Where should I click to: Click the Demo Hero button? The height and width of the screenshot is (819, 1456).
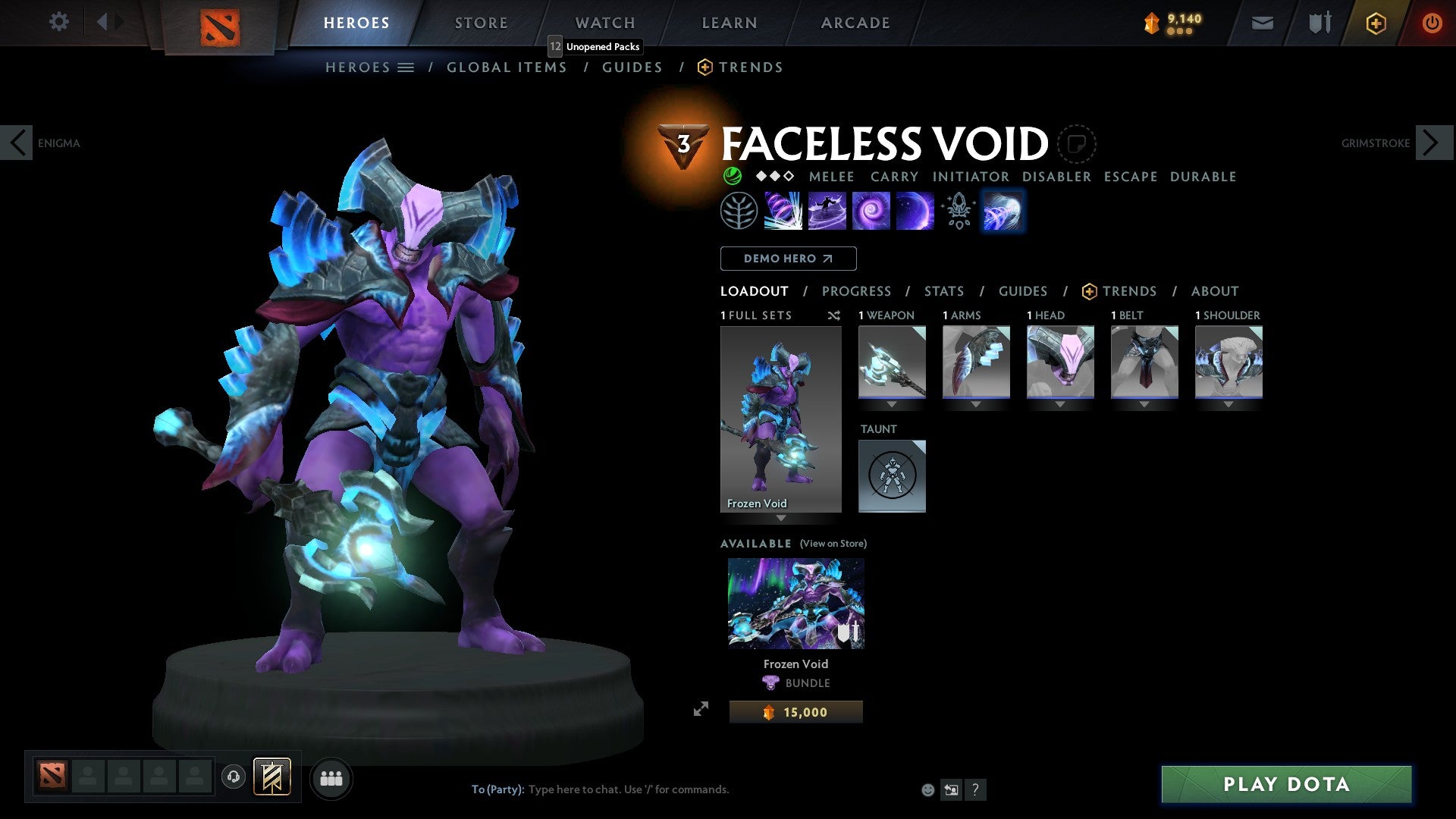[788, 259]
